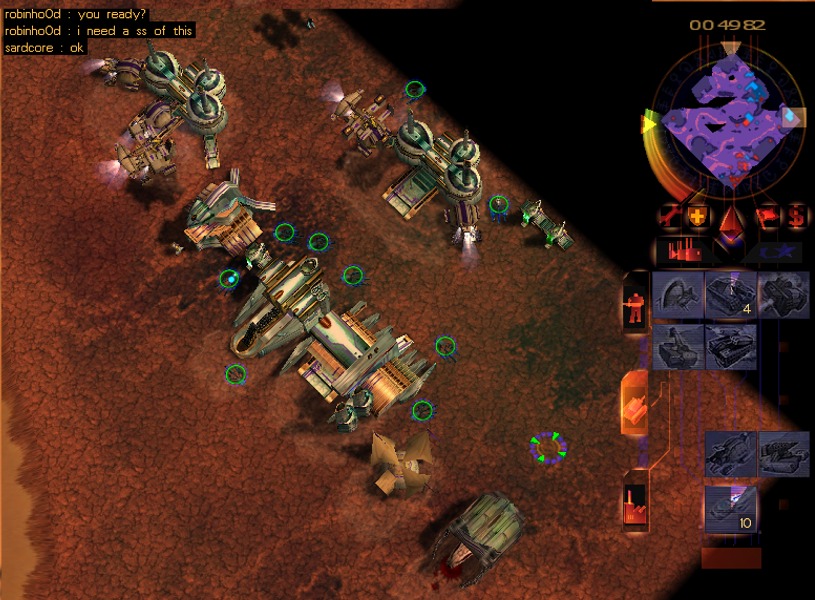
Task: Click the triangle marker atop the radar
Action: (731, 47)
